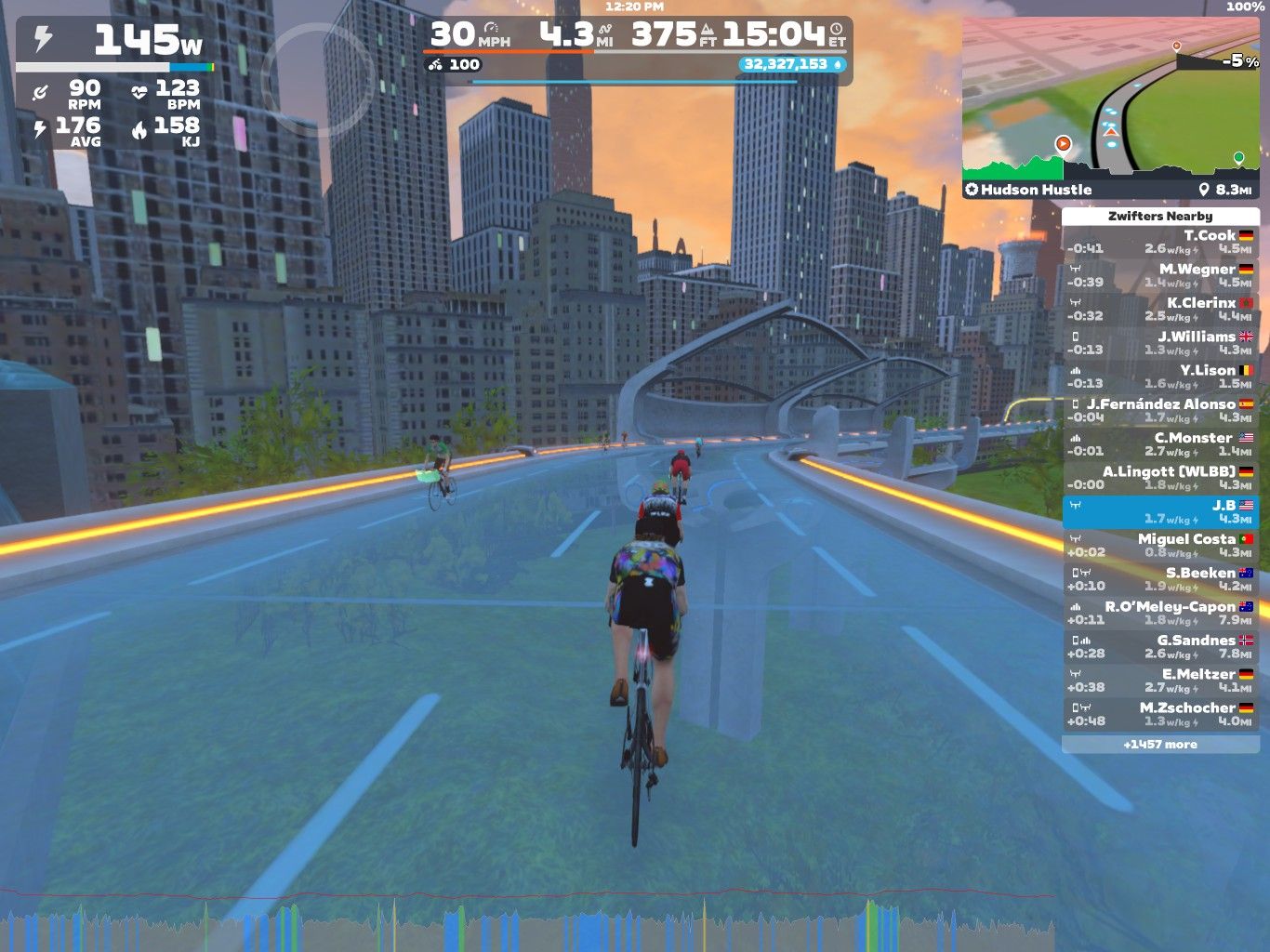This screenshot has width=1270, height=952.
Task: Open the 145w power display panel
Action: pyautogui.click(x=115, y=42)
